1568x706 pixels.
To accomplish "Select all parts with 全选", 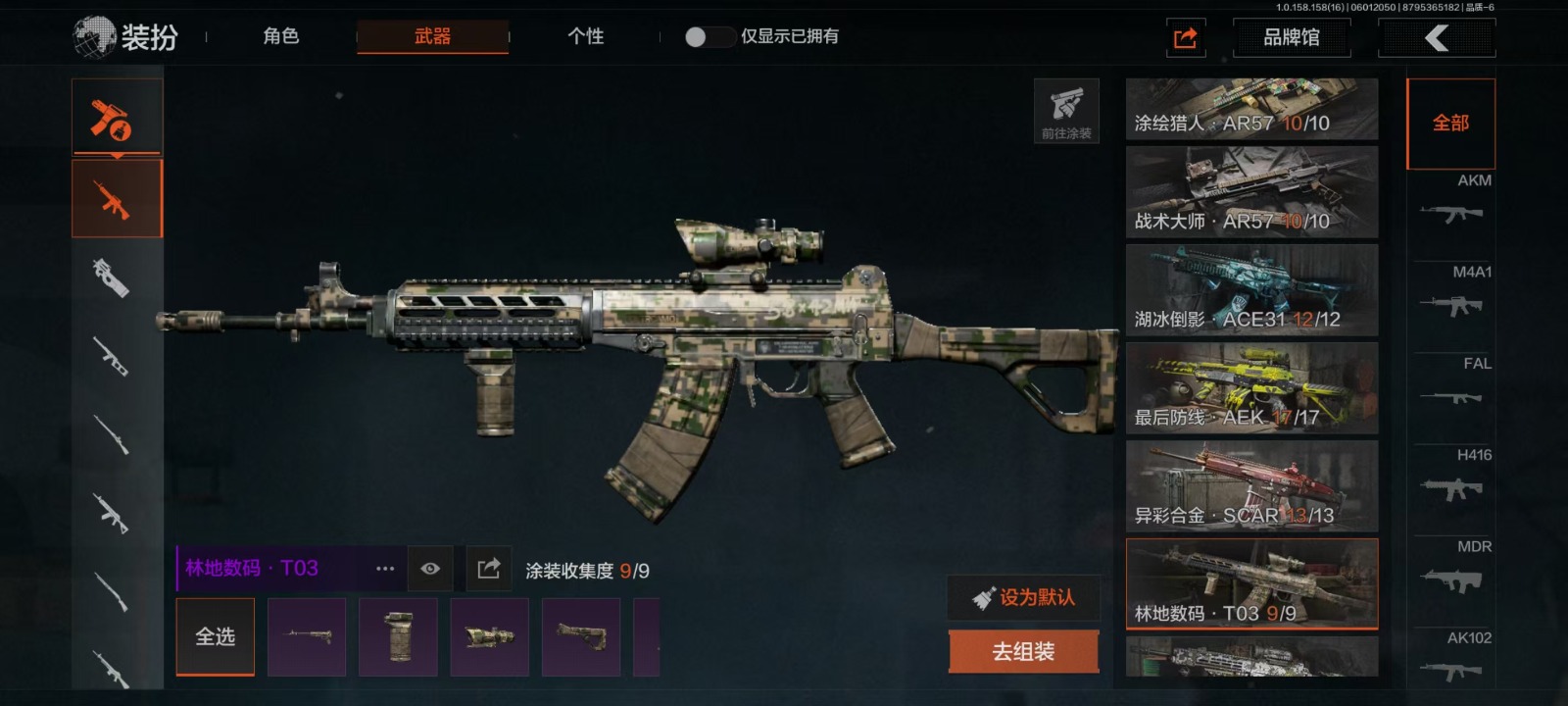I will (x=215, y=636).
